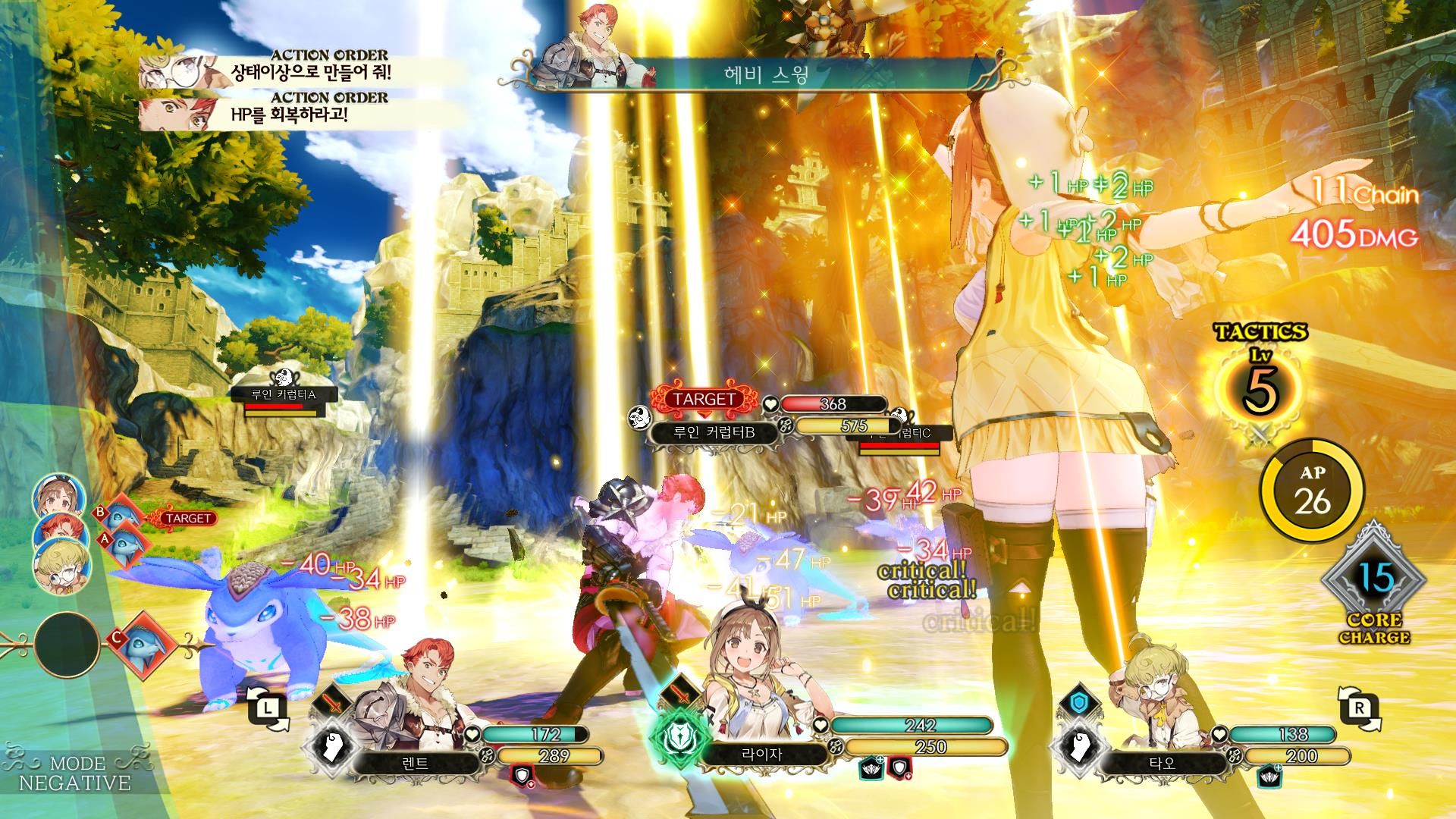Select enemy B icon on the timeline
Image resolution: width=1456 pixels, height=819 pixels.
coord(121,516)
